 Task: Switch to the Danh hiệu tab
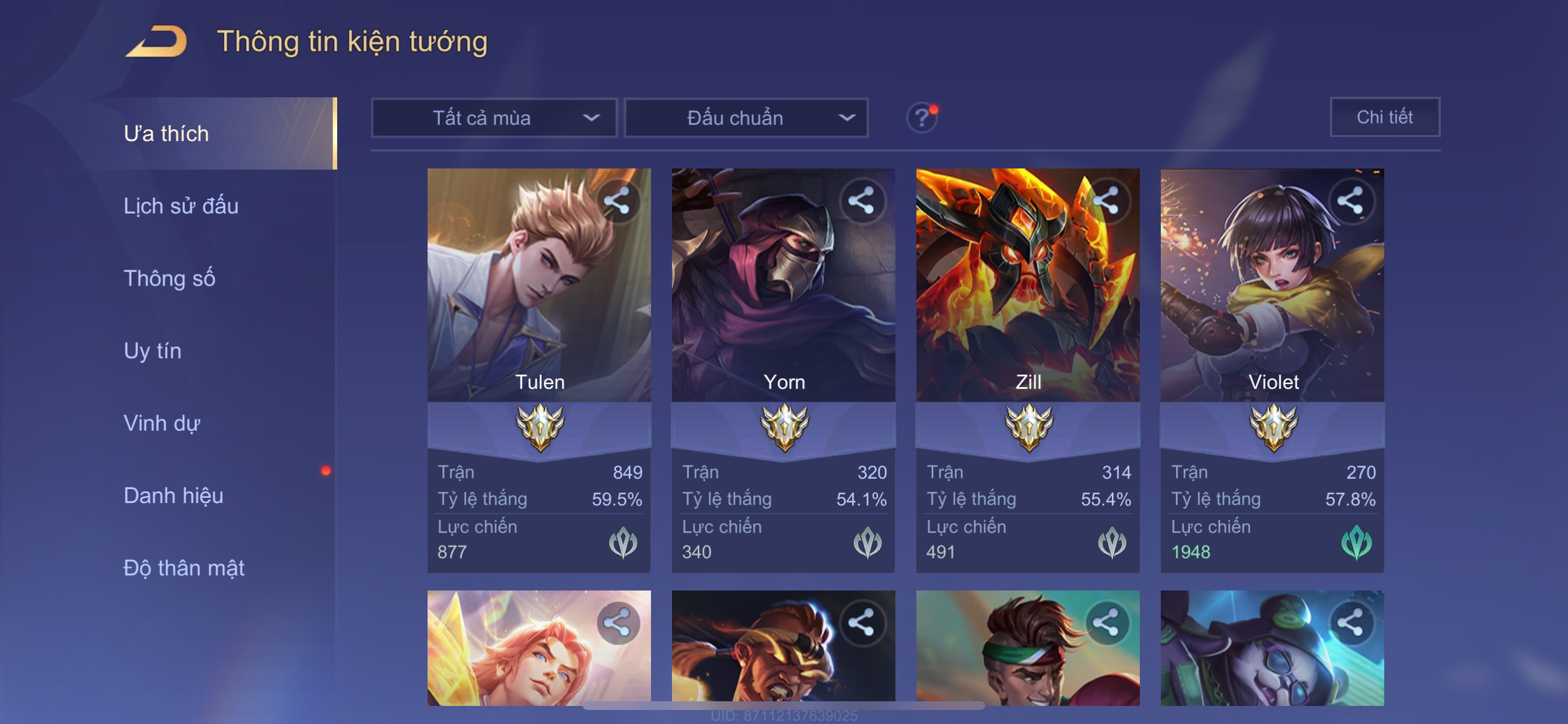pos(173,496)
